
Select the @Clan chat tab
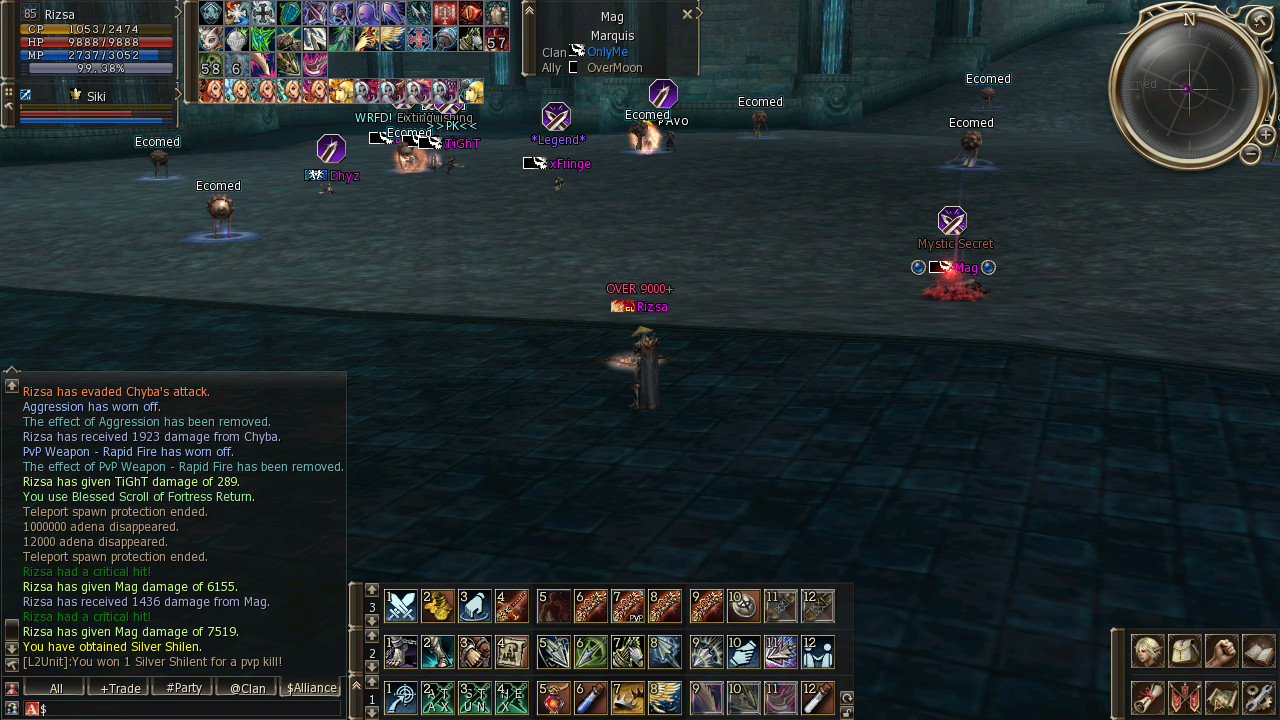247,688
